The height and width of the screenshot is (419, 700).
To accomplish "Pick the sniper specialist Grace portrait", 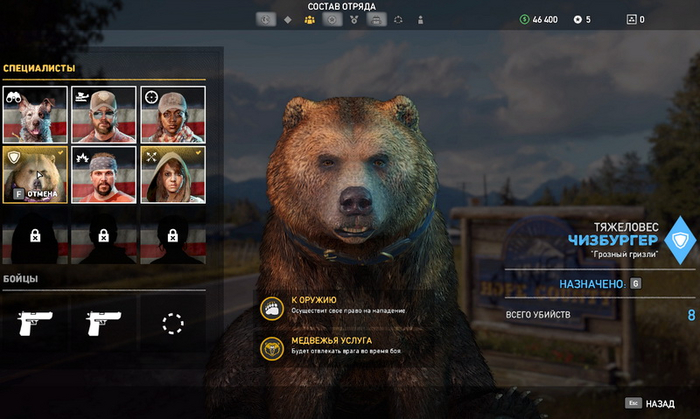I will [172, 114].
